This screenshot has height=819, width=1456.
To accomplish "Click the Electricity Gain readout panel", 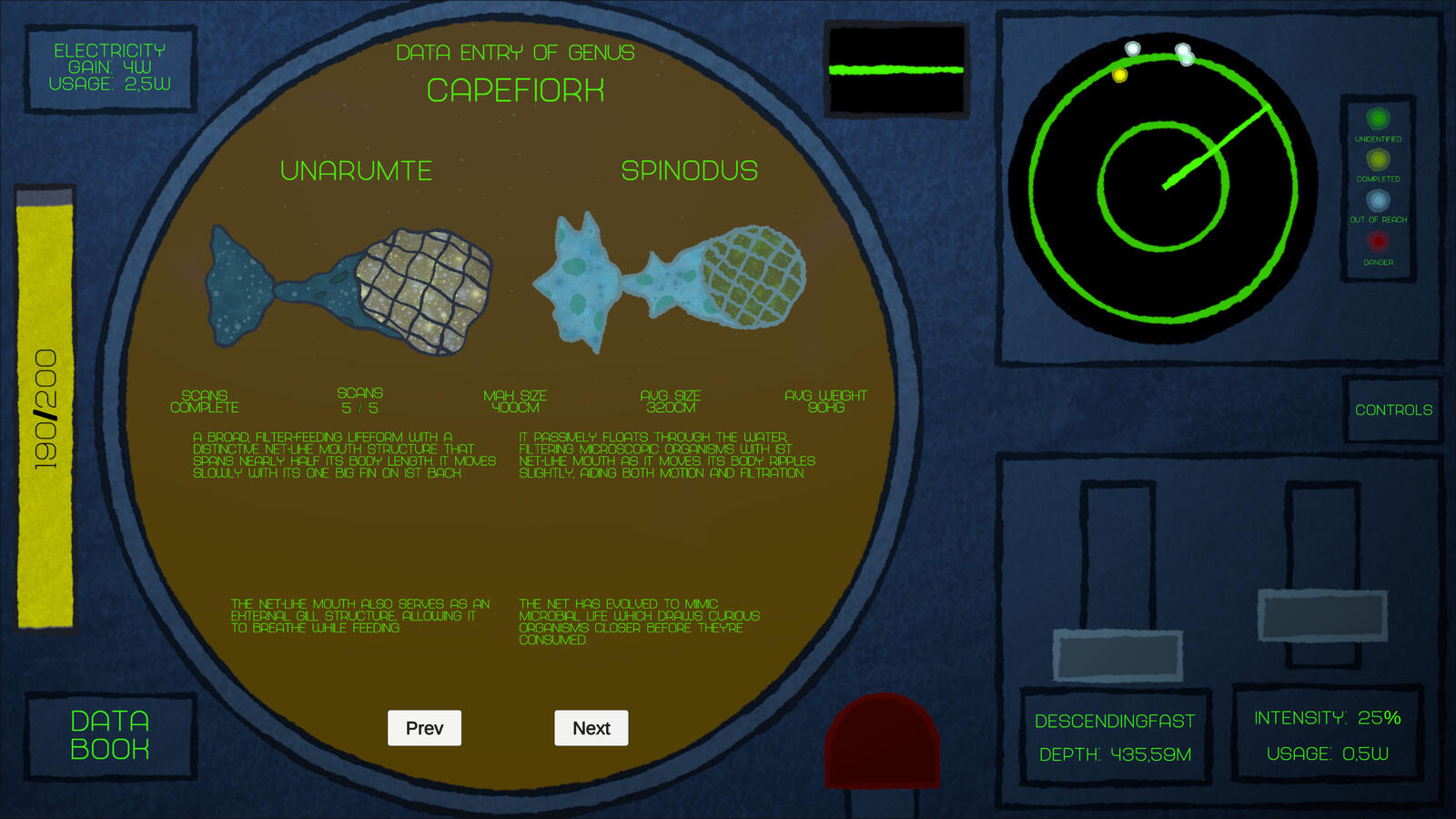I will [111, 69].
